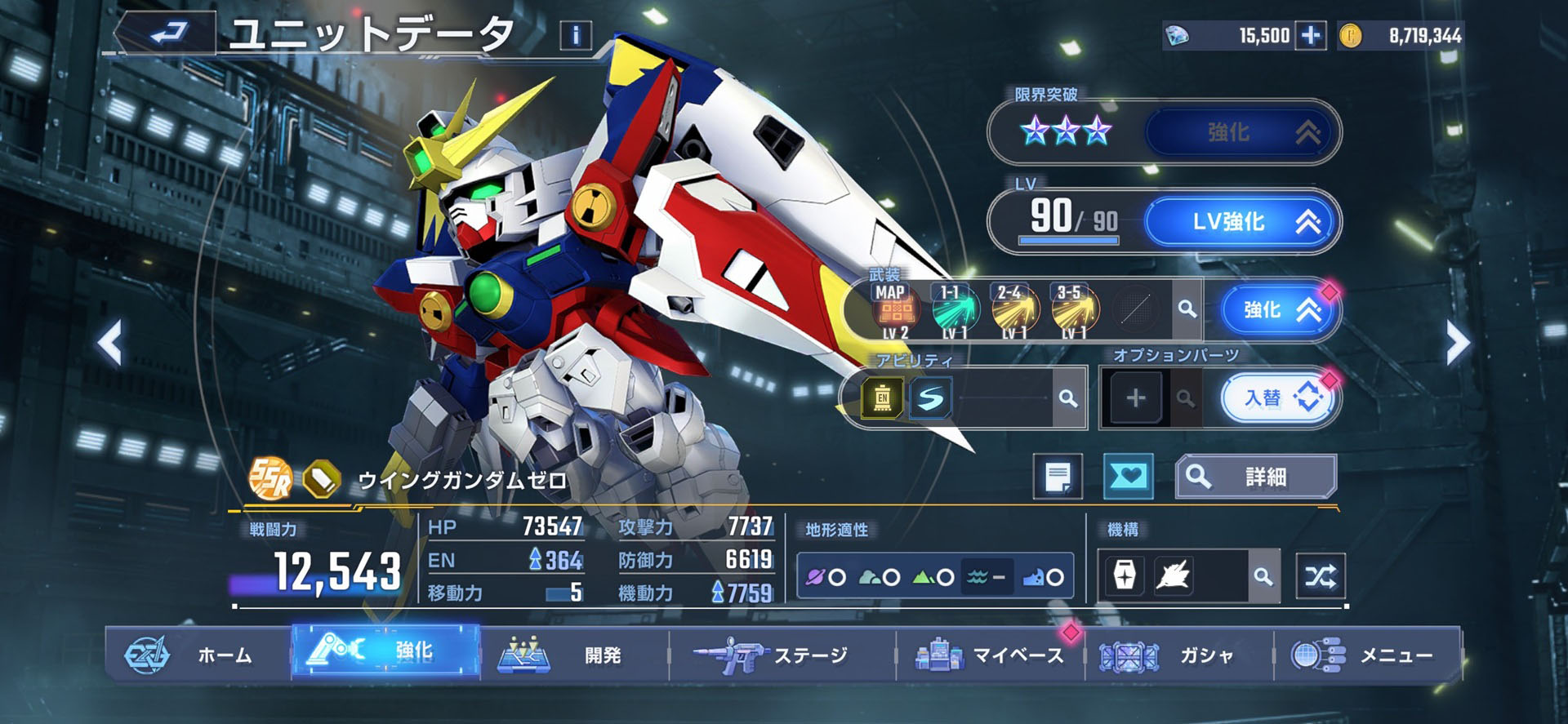Select the 限界突破 強化 button
1568x724 pixels.
(x=1241, y=132)
